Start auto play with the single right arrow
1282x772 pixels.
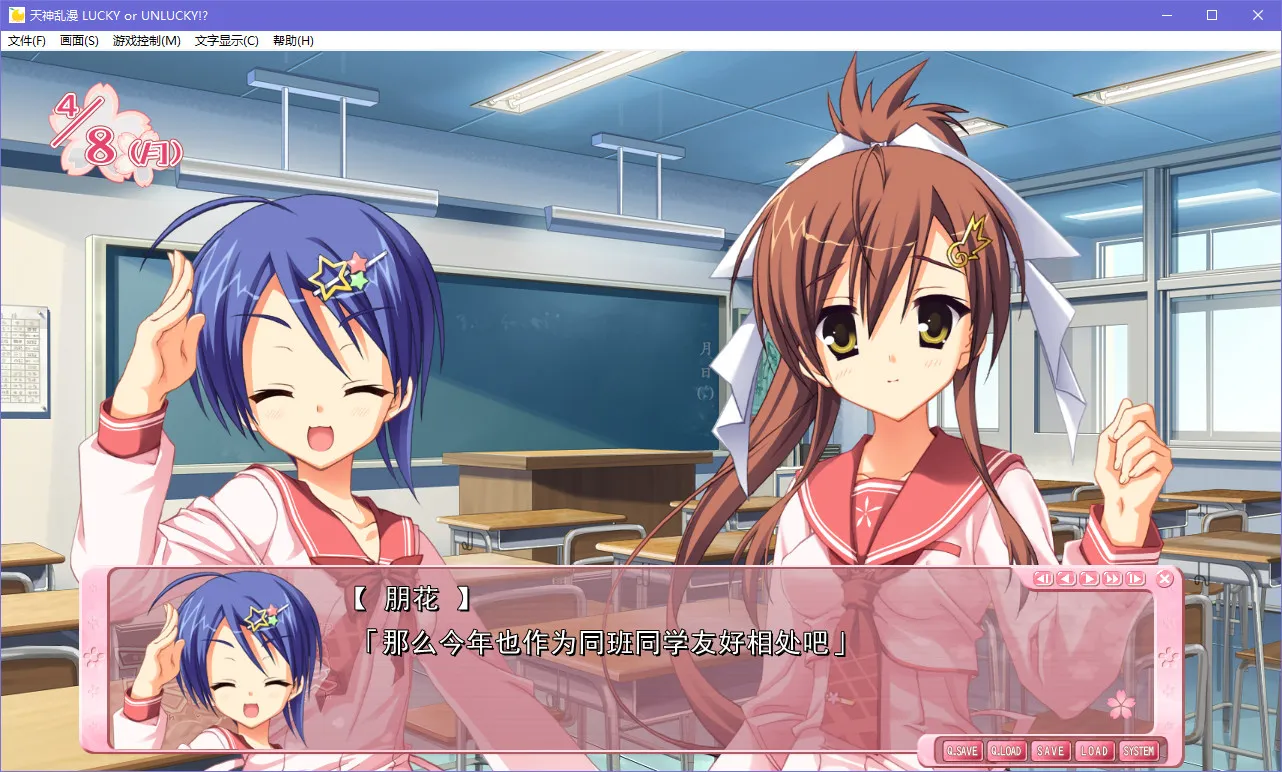[x=1089, y=578]
